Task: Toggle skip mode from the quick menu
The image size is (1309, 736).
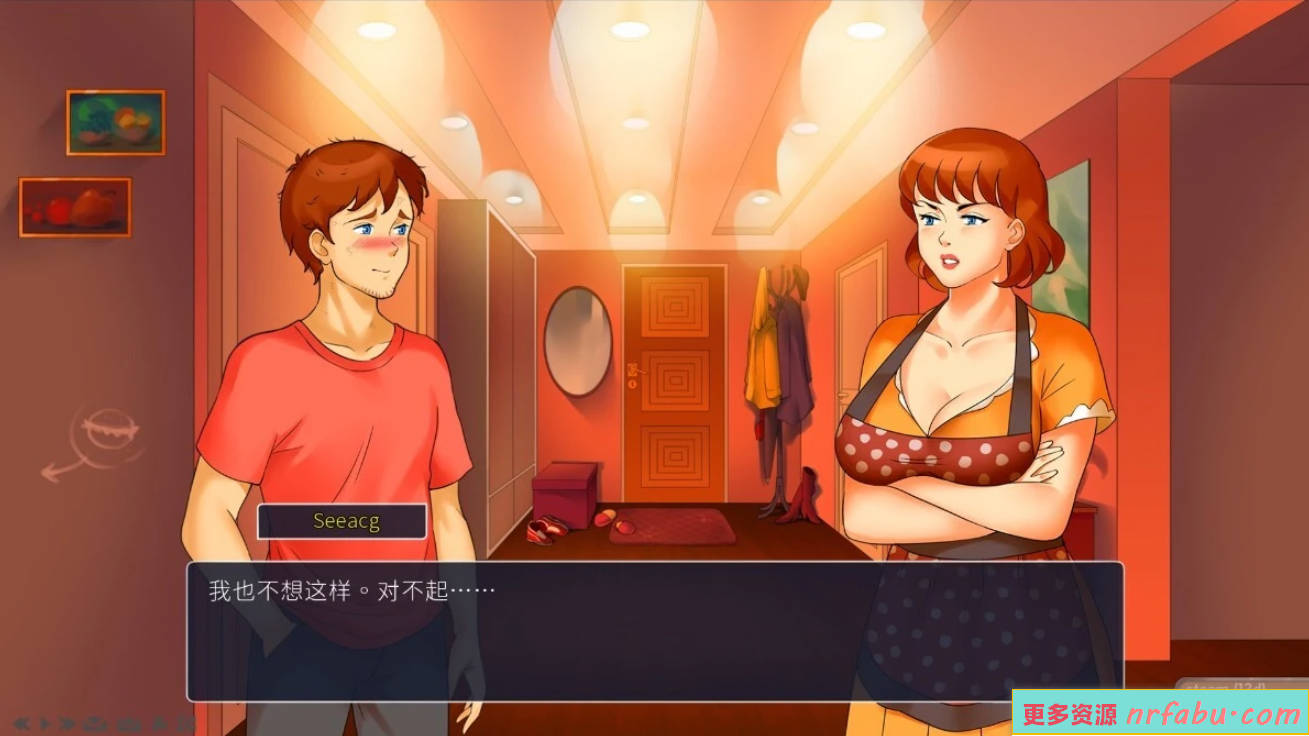Action: click(66, 723)
